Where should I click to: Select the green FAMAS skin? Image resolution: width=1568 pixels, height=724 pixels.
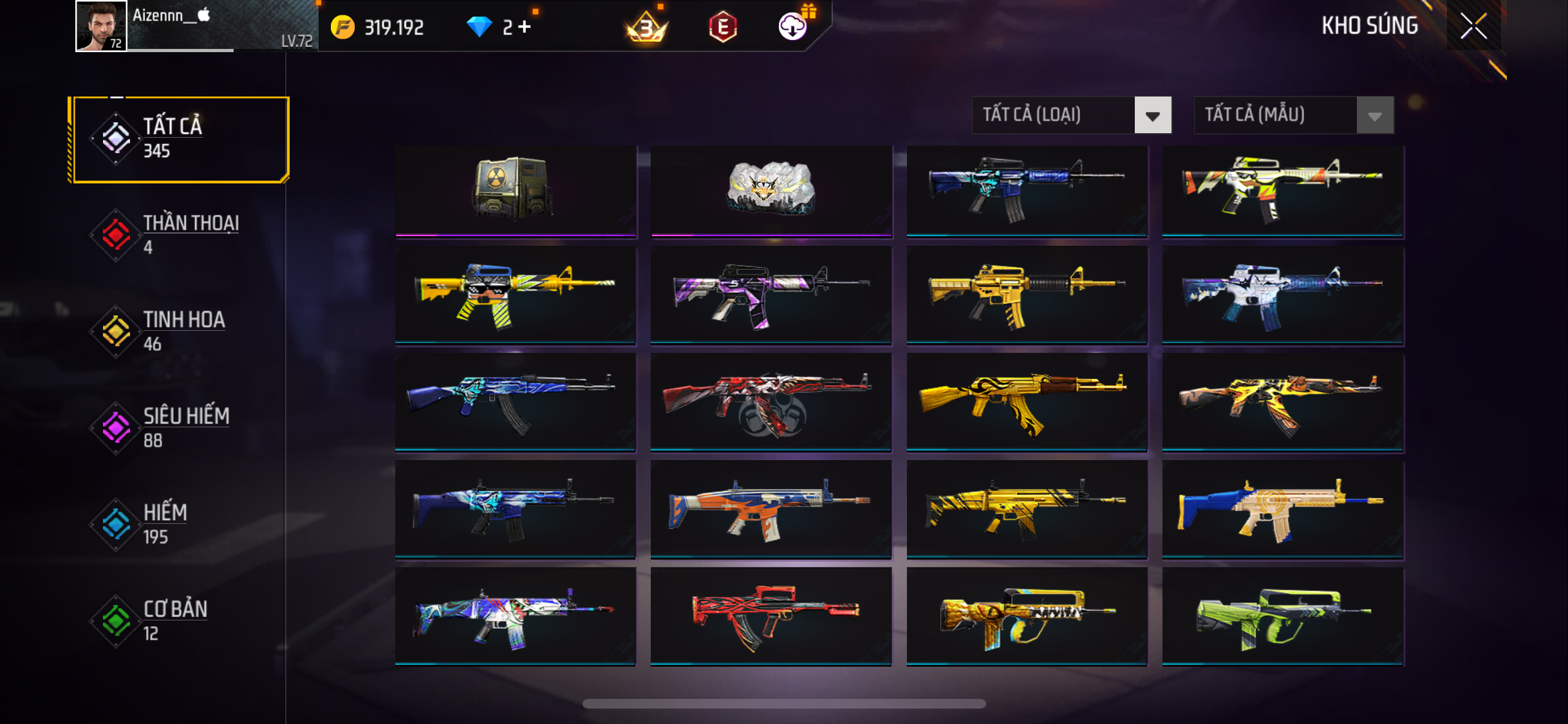(1282, 616)
